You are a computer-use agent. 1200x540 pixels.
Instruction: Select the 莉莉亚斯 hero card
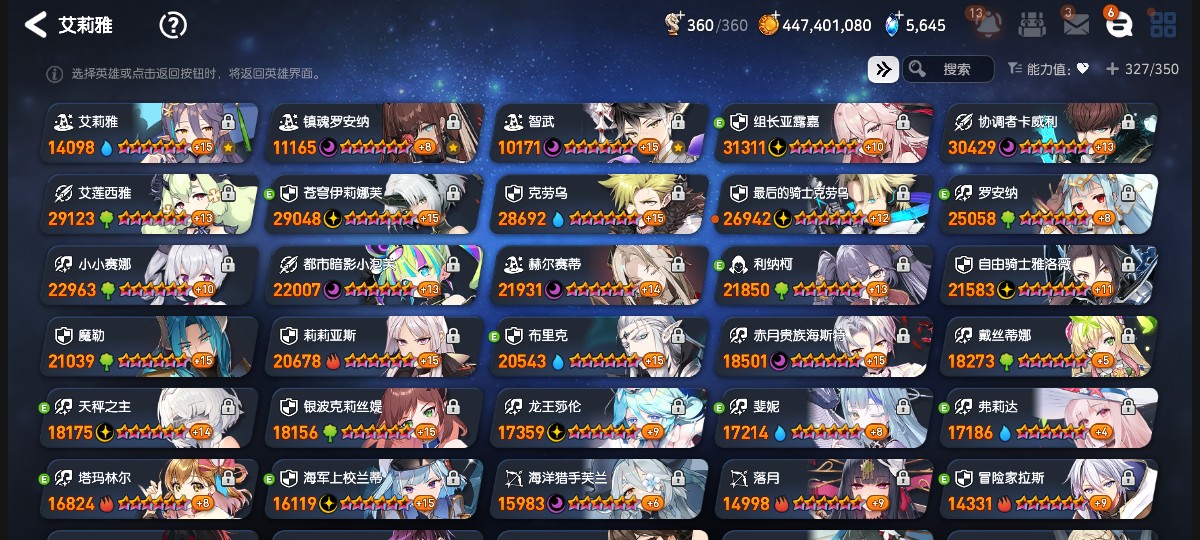pyautogui.click(x=375, y=346)
